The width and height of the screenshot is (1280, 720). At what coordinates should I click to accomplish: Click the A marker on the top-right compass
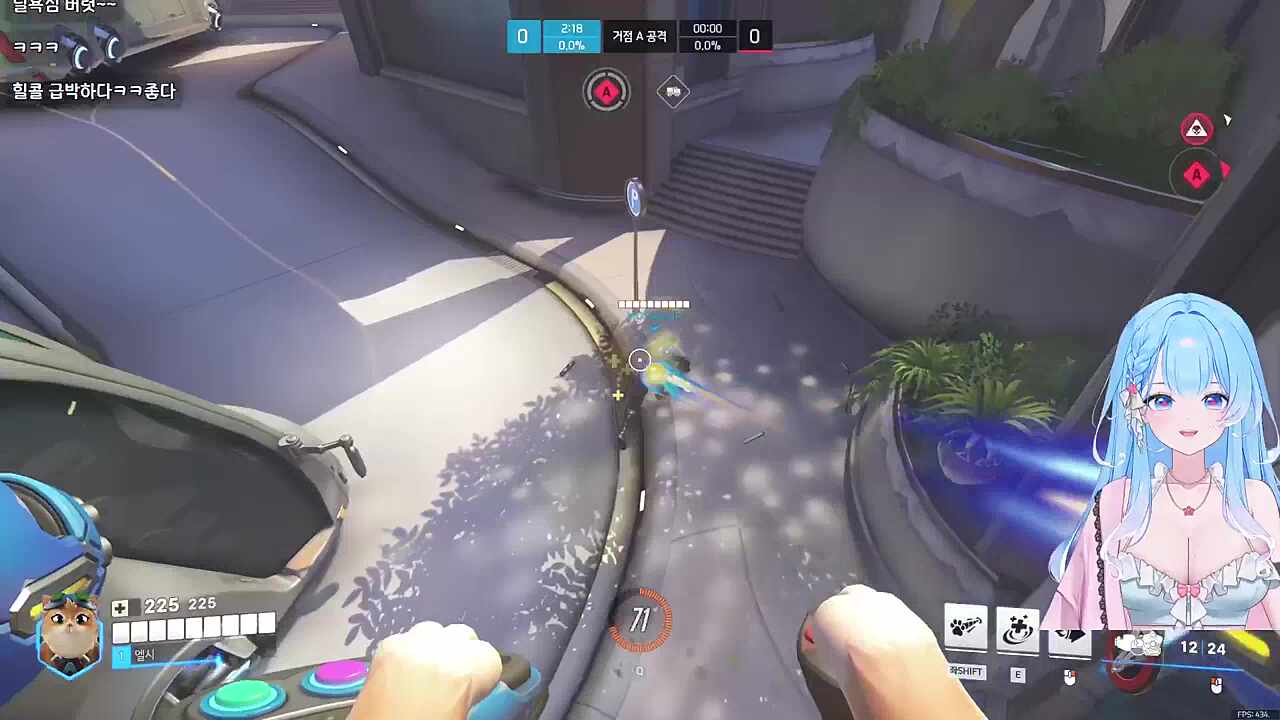[x=1196, y=174]
